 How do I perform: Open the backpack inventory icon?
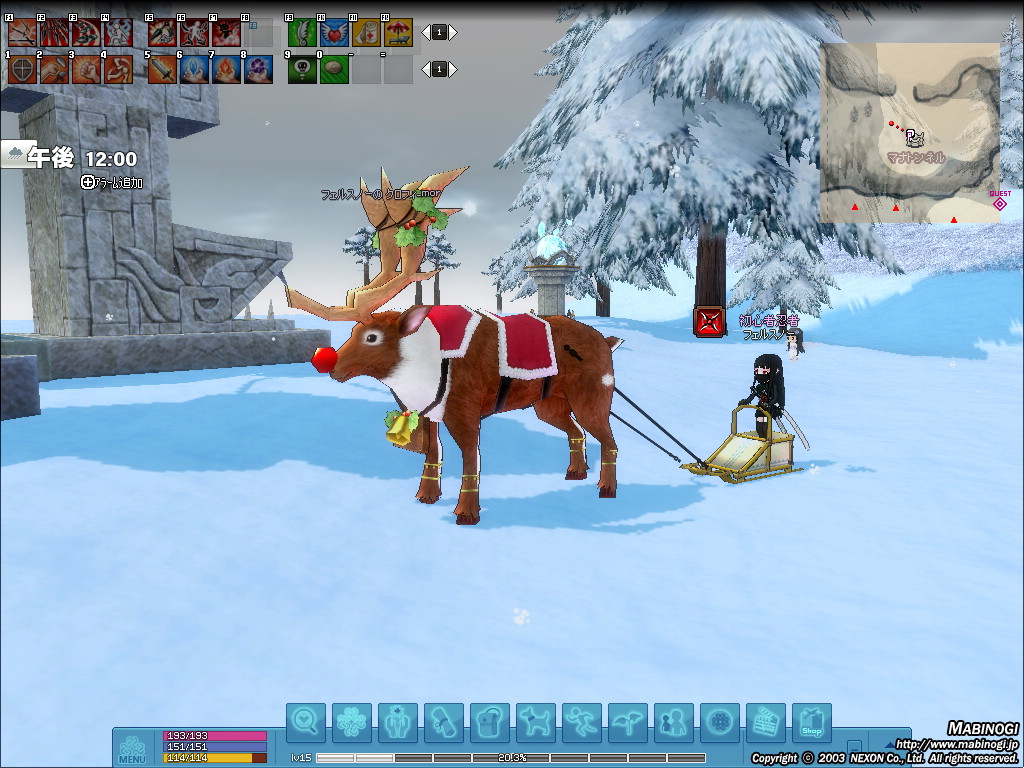[490, 722]
